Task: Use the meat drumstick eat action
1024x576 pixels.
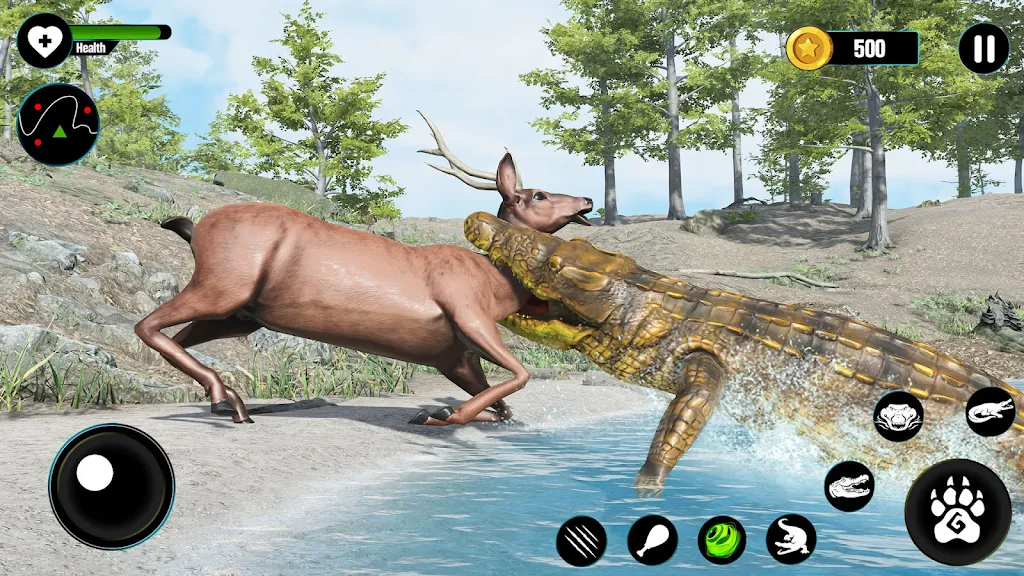Action: pyautogui.click(x=652, y=540)
